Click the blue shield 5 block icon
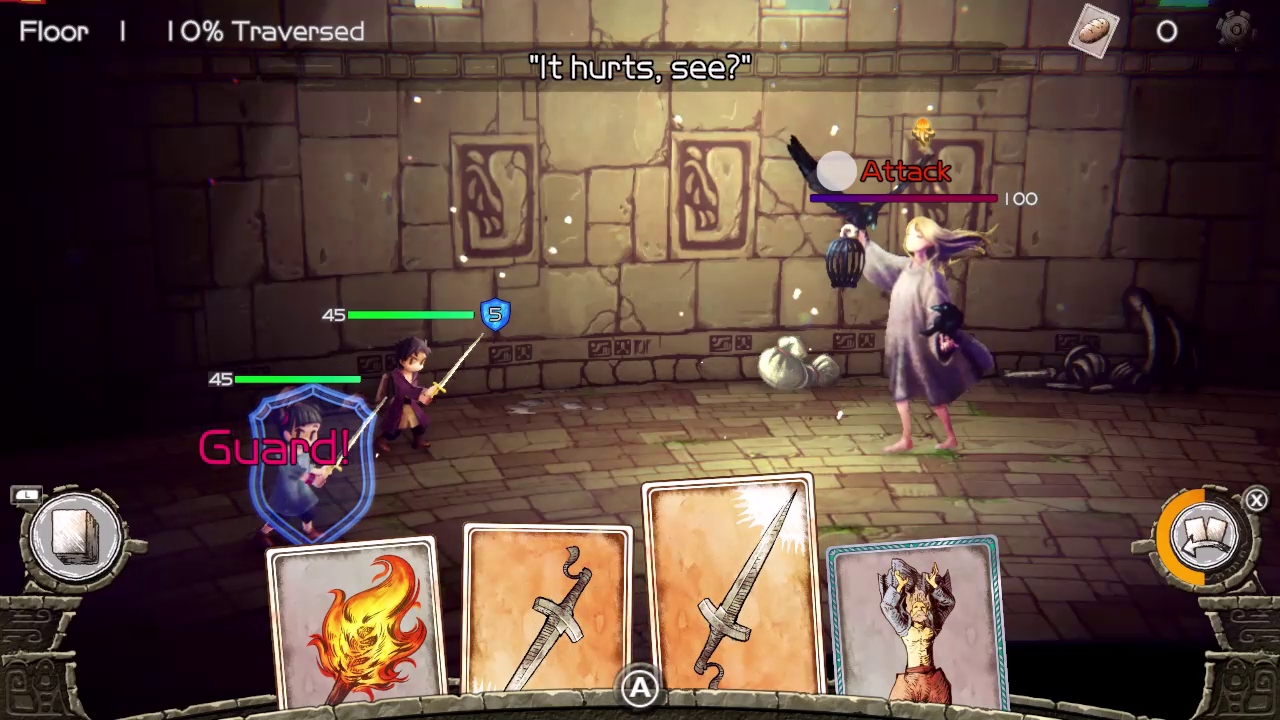The image size is (1280, 720). pyautogui.click(x=494, y=315)
